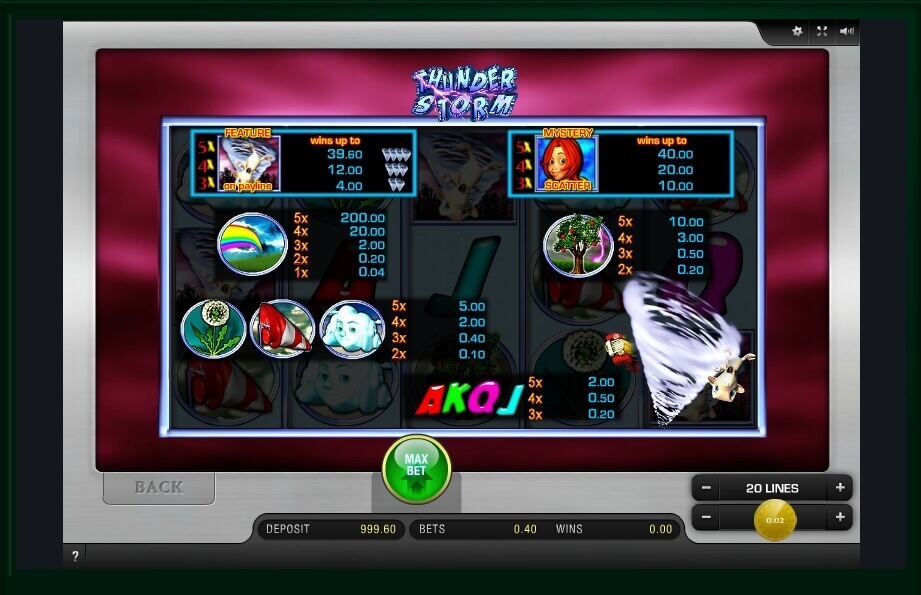Screen dimensions: 921x595
Task: Mute the game sound
Action: (847, 31)
